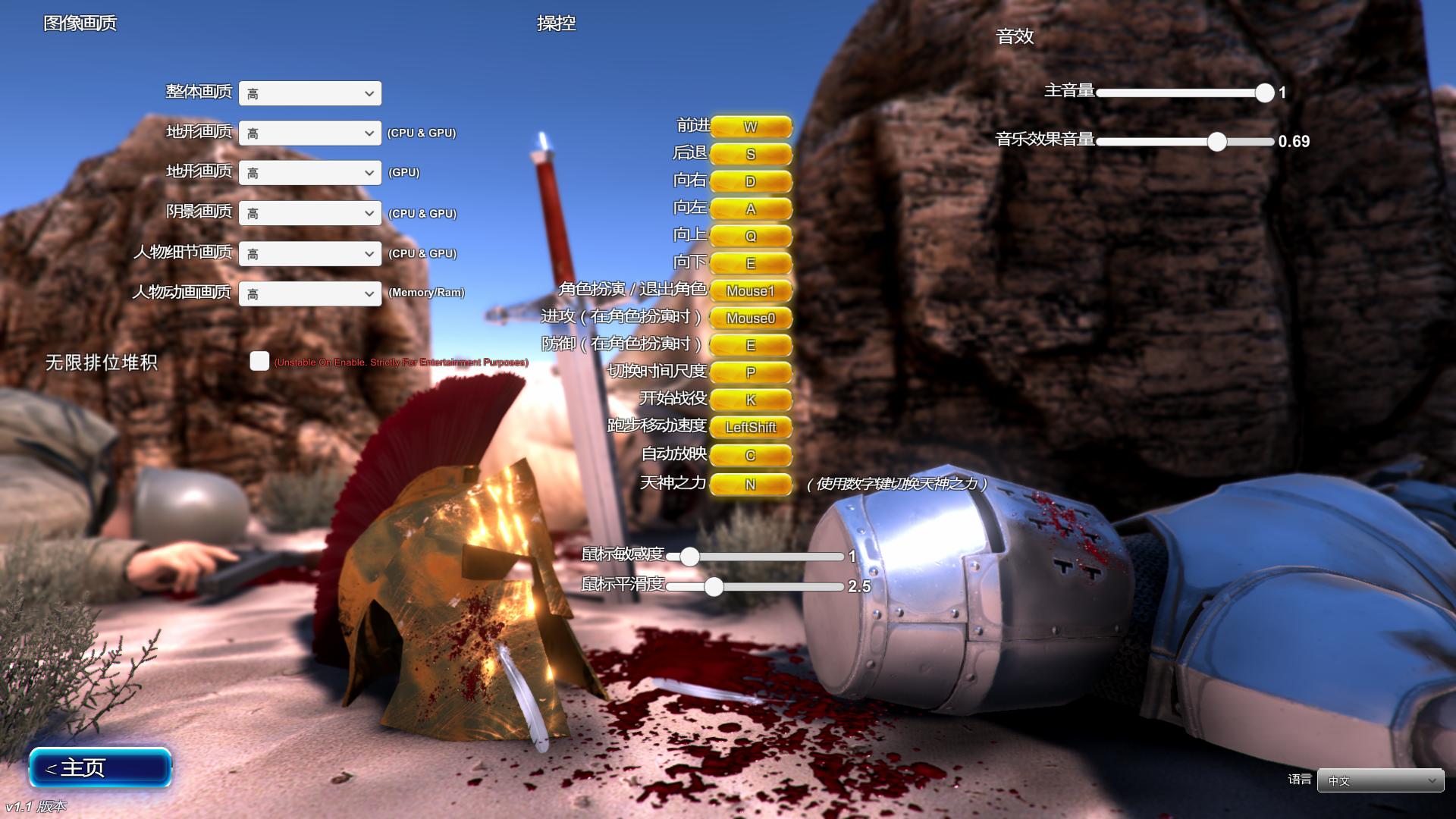Change the 天神之力 key binding N
The image size is (1456, 819).
pos(750,484)
